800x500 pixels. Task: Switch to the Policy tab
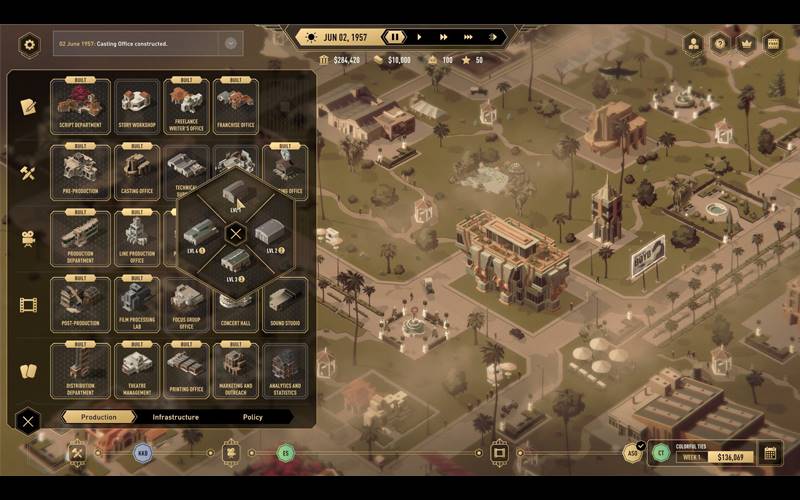tap(253, 417)
